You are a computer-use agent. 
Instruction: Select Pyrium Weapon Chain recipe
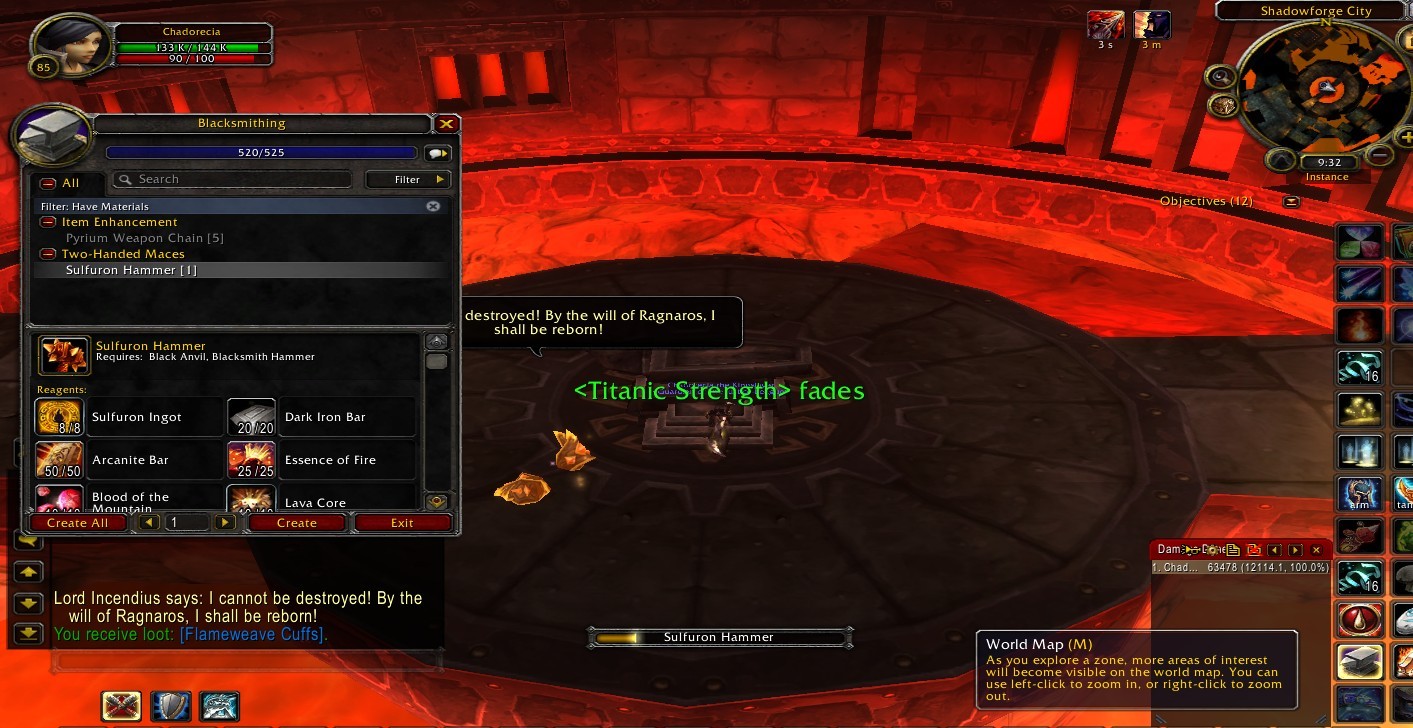pos(144,238)
